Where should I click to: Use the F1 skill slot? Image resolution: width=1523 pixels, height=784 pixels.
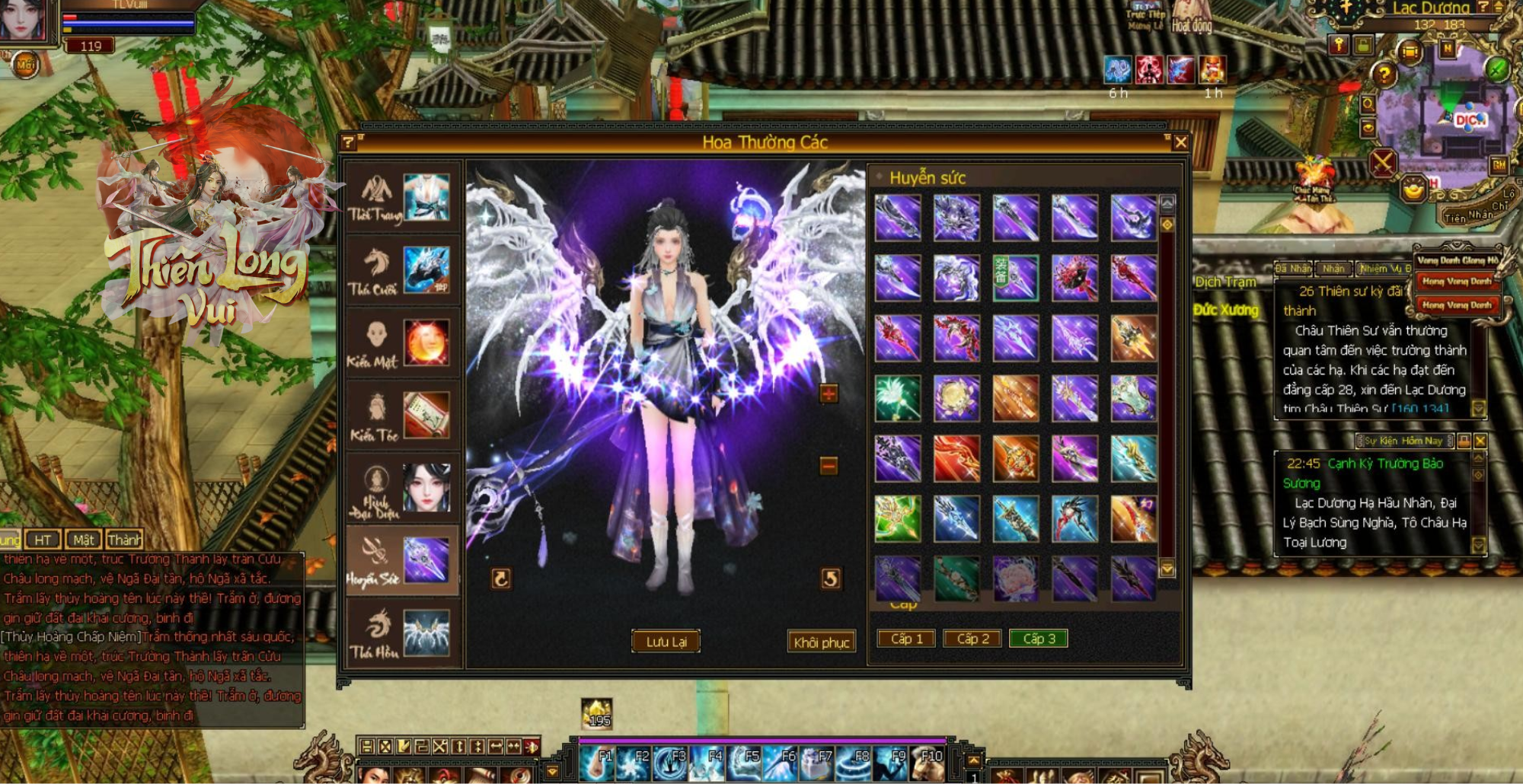point(596,763)
